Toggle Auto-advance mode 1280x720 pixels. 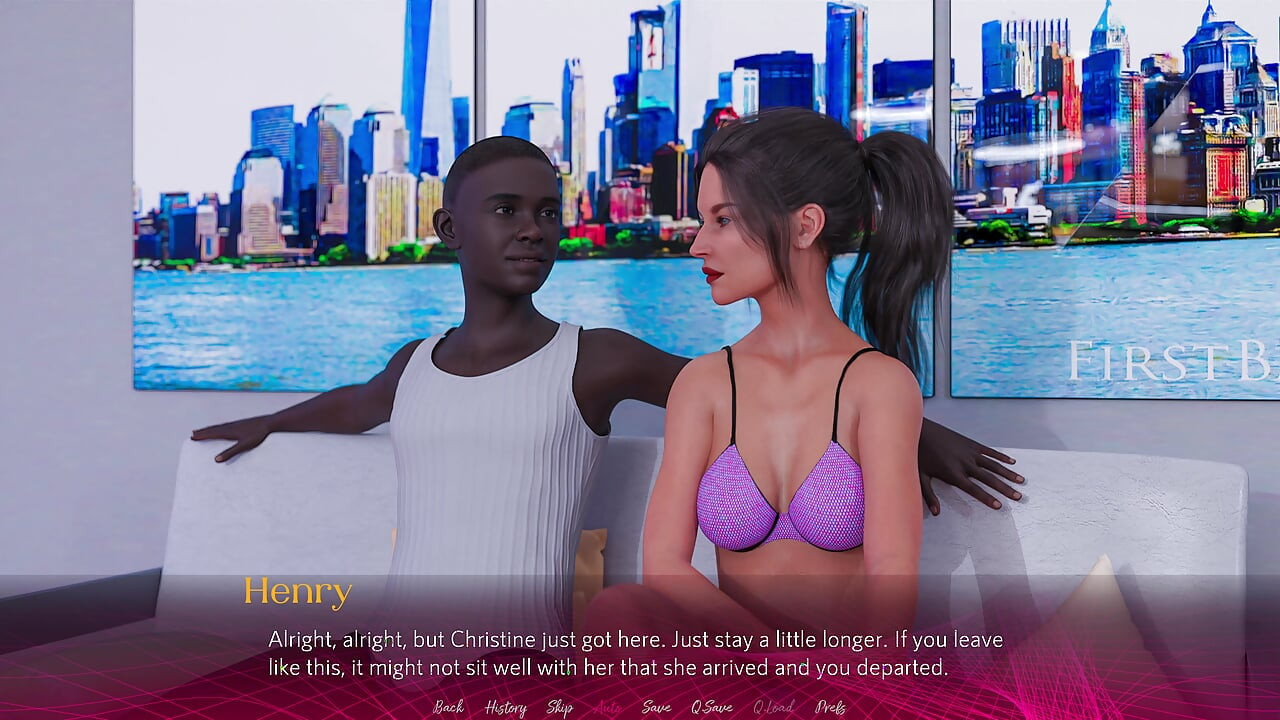coord(607,707)
